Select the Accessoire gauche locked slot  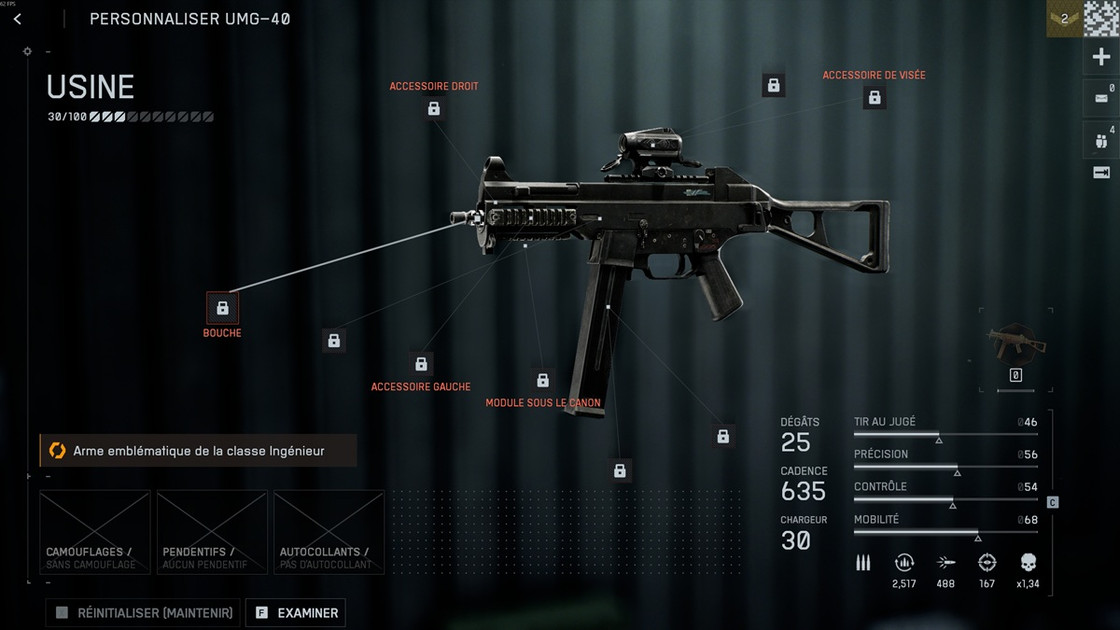(421, 364)
